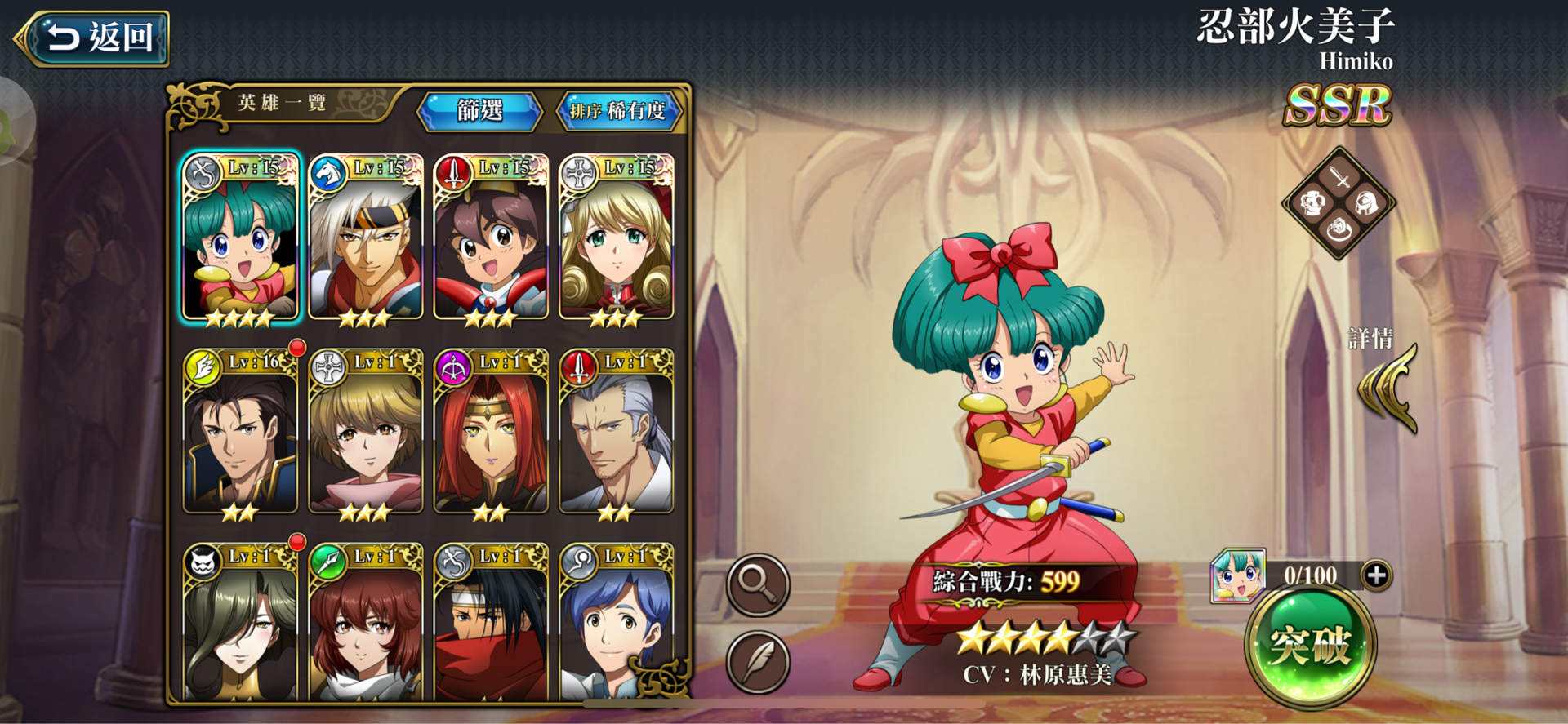This screenshot has height=724, width=1568.
Task: Choose the white-haired hero with headband
Action: pyautogui.click(x=366, y=238)
